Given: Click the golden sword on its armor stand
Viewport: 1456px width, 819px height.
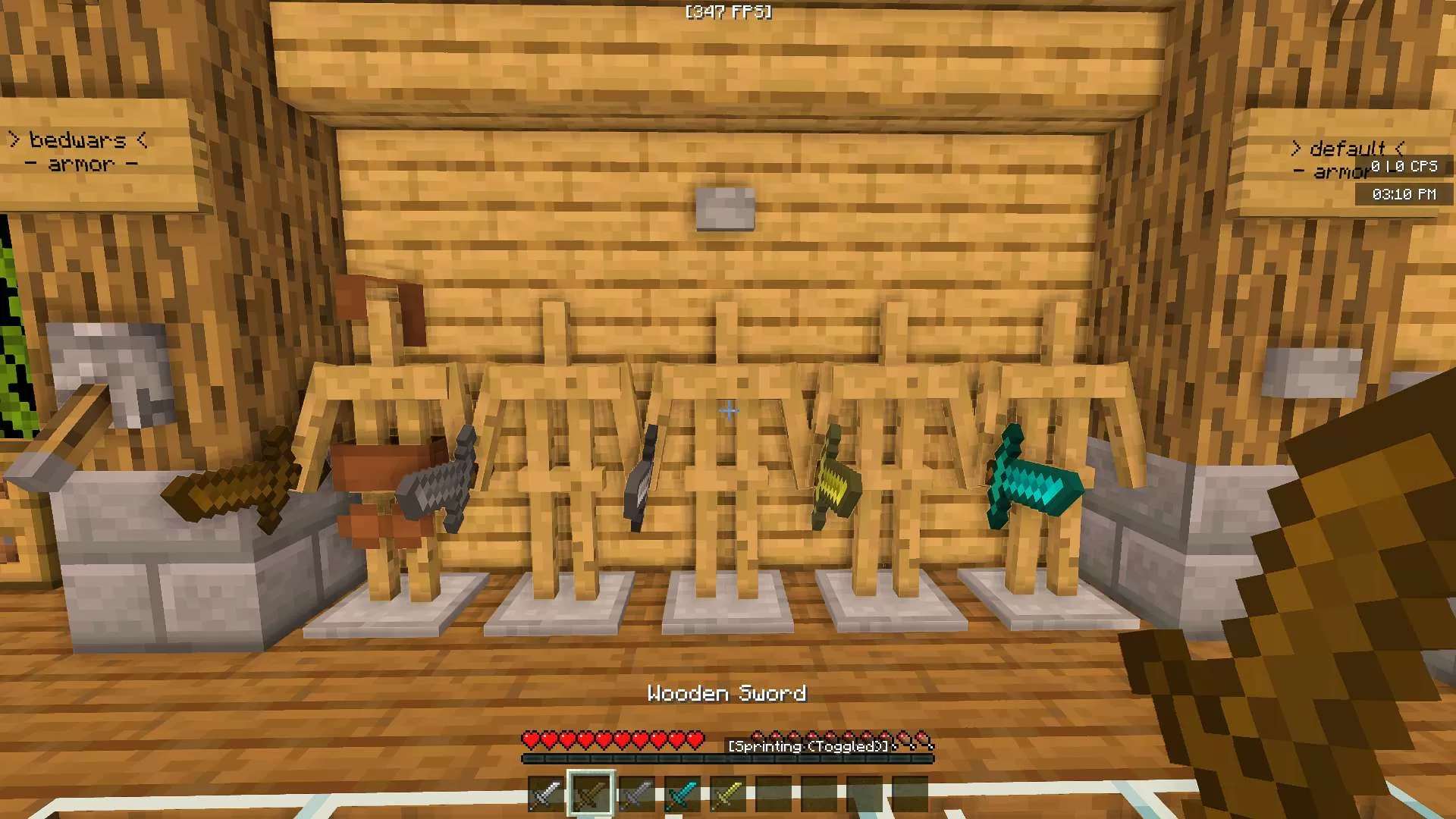Looking at the screenshot, I should point(834,485).
